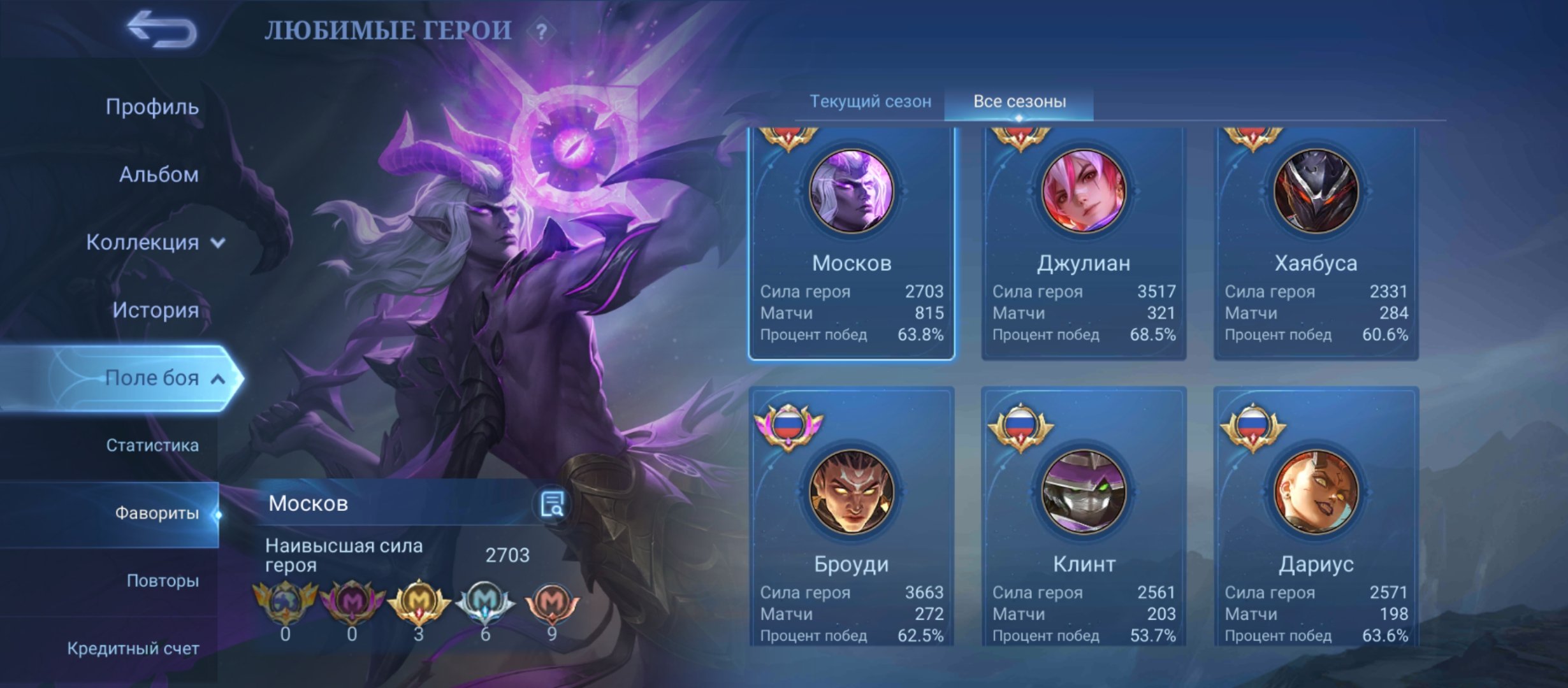
Task: Switch to the Текущий сезон tab
Action: point(870,101)
